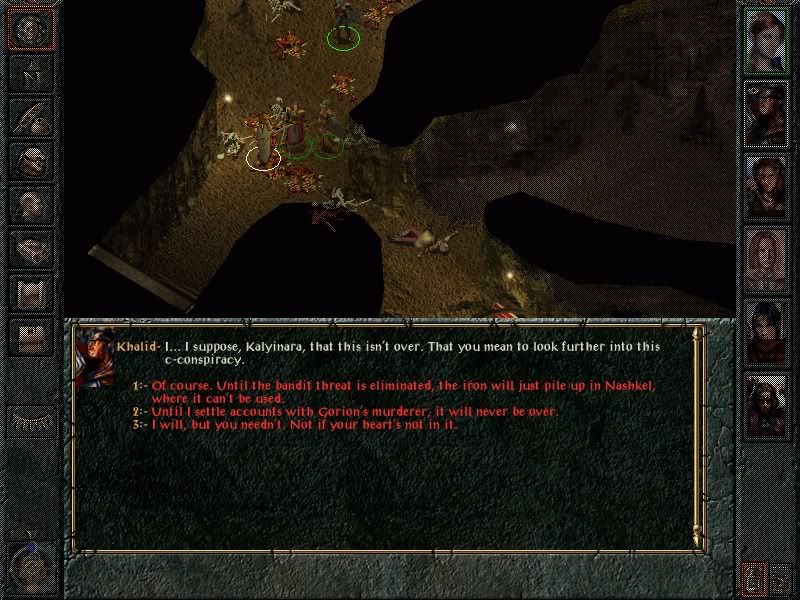Image resolution: width=800 pixels, height=600 pixels.
Task: Select reply 3 'I will, but you needn't'
Action: (300, 424)
